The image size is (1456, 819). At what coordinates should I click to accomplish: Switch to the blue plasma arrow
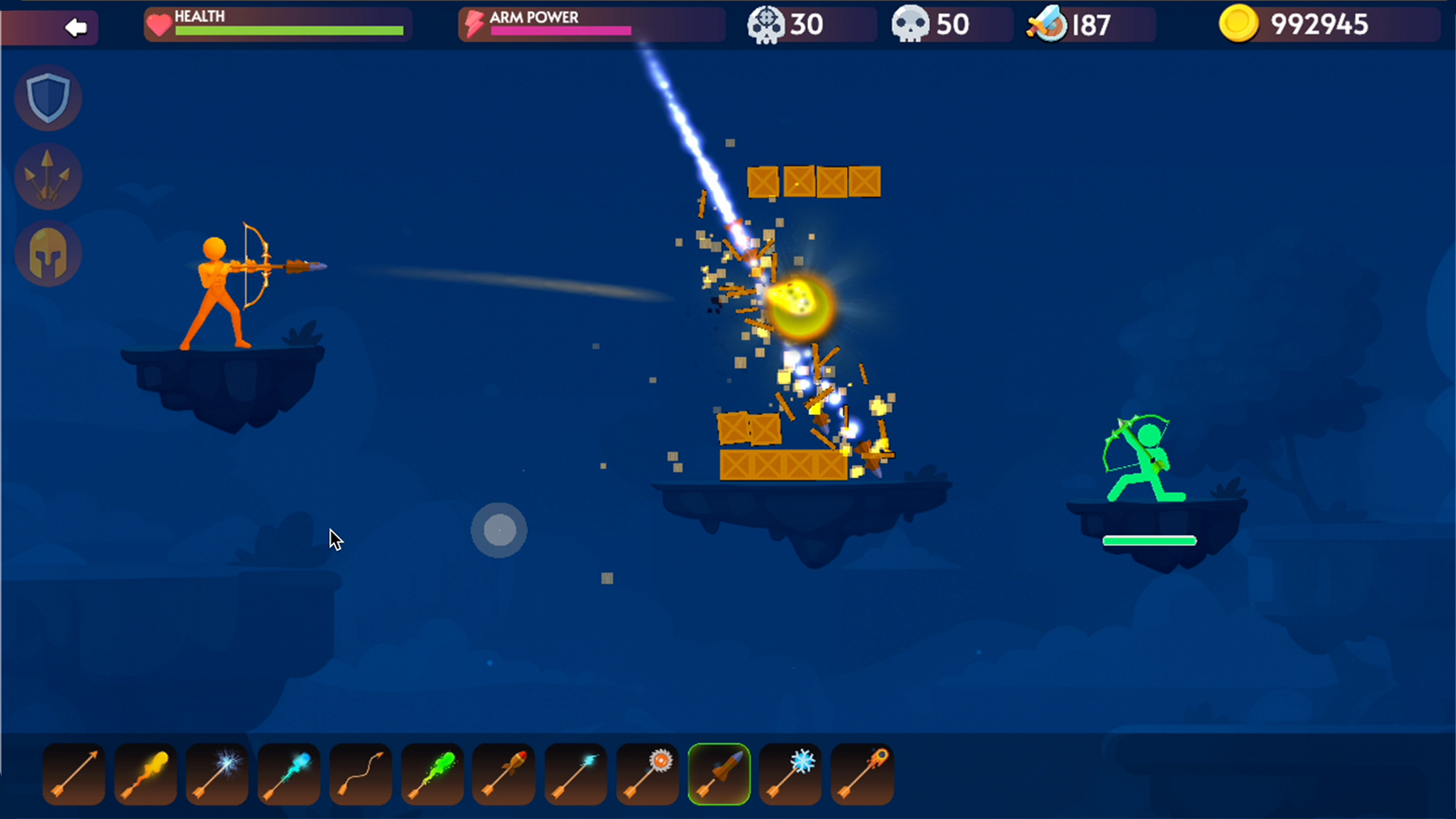point(288,773)
